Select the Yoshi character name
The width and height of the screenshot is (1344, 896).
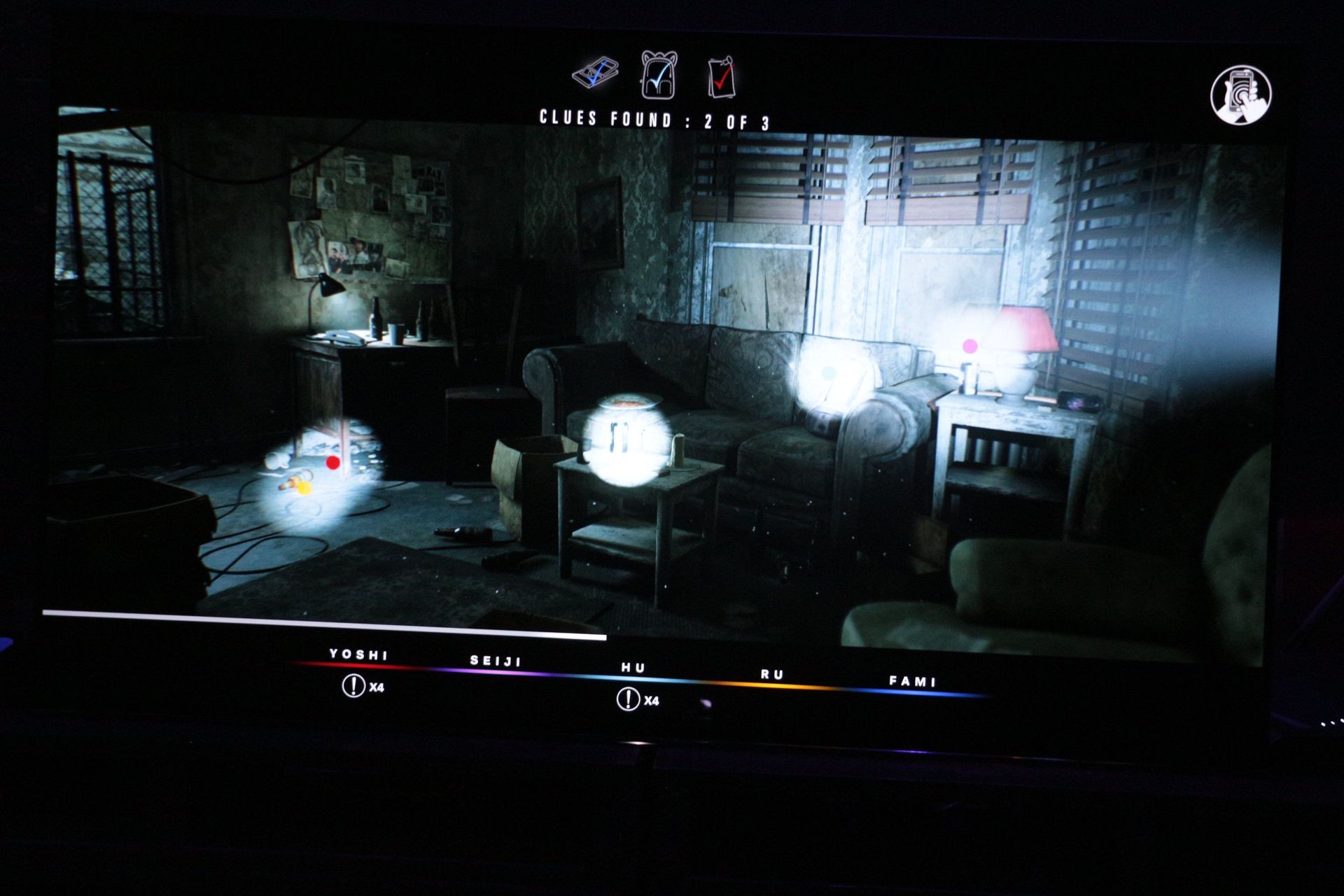pos(357,654)
